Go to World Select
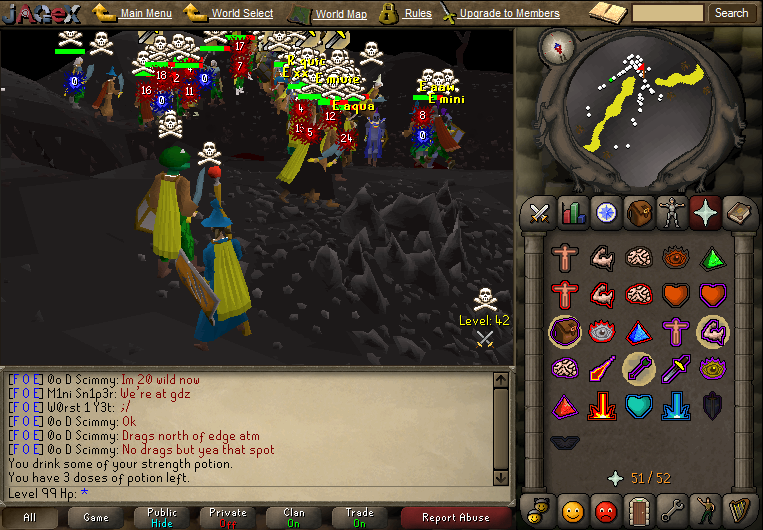Viewport: 763px width, 530px height. tap(242, 14)
